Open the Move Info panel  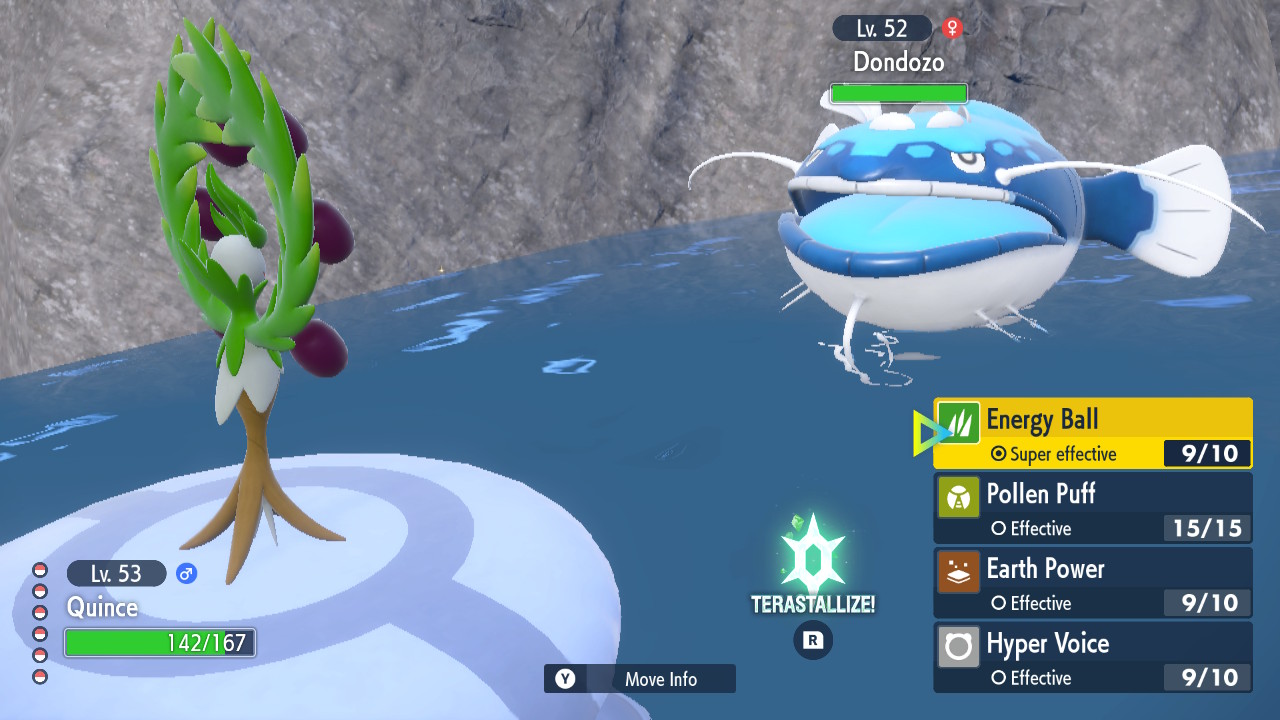coord(640,679)
